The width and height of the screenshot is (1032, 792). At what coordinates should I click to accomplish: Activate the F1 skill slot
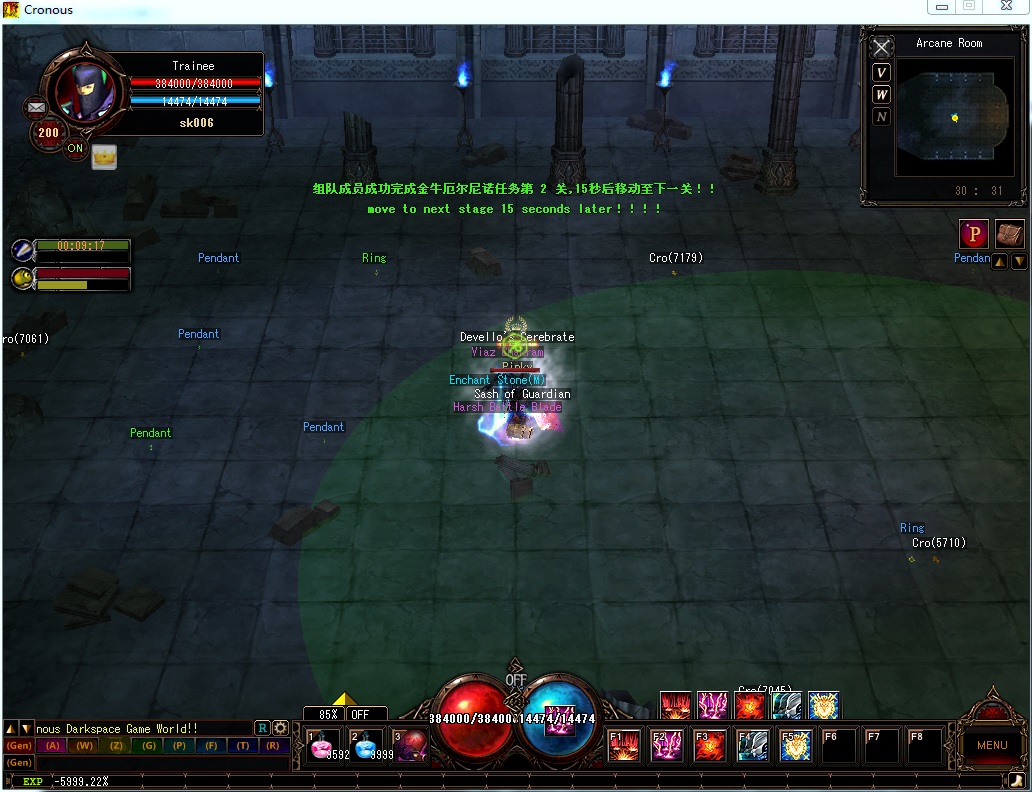pyautogui.click(x=625, y=746)
